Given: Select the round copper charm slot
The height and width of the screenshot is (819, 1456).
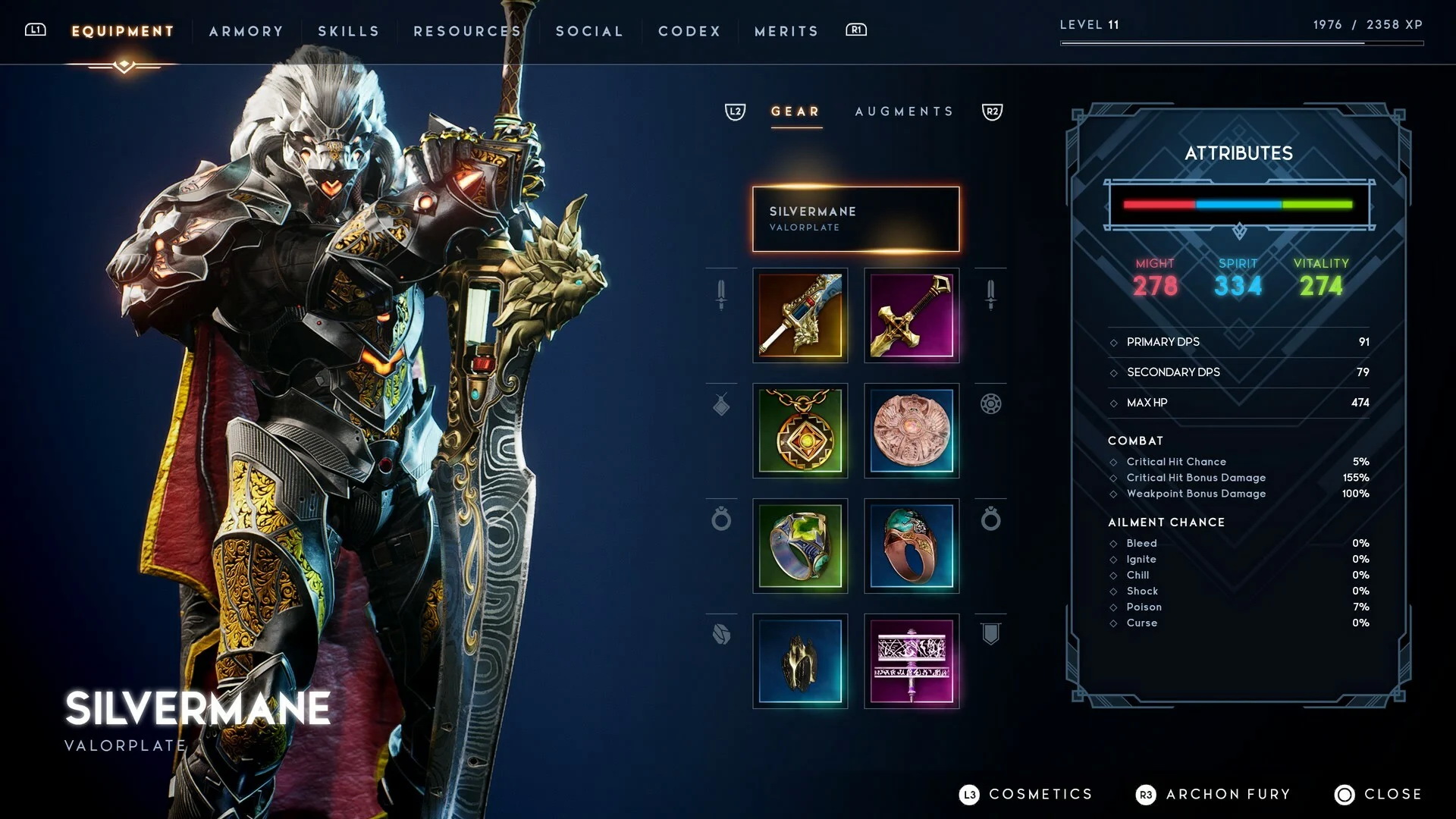Looking at the screenshot, I should 912,431.
